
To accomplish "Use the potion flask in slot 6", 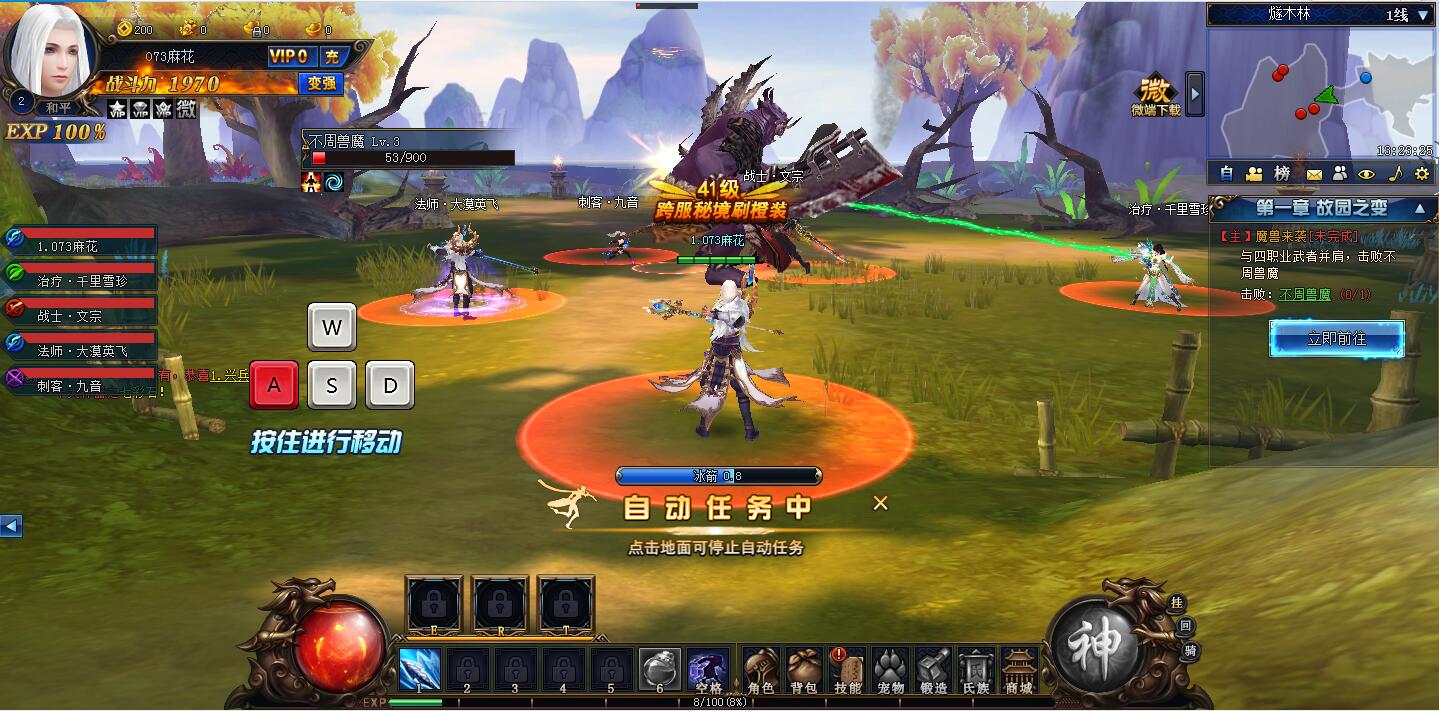I will click(660, 668).
